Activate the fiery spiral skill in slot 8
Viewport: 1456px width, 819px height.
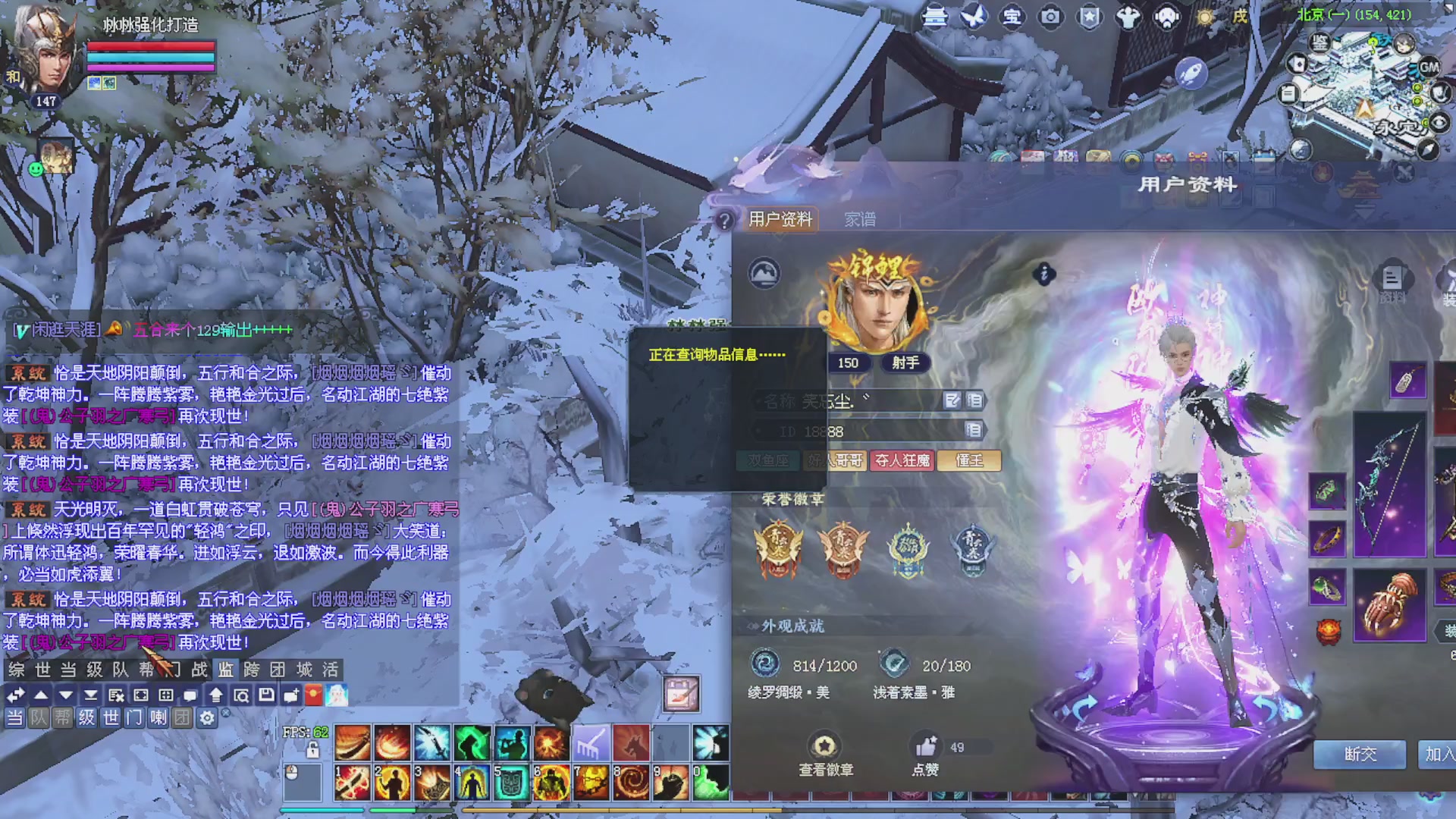tap(630, 783)
